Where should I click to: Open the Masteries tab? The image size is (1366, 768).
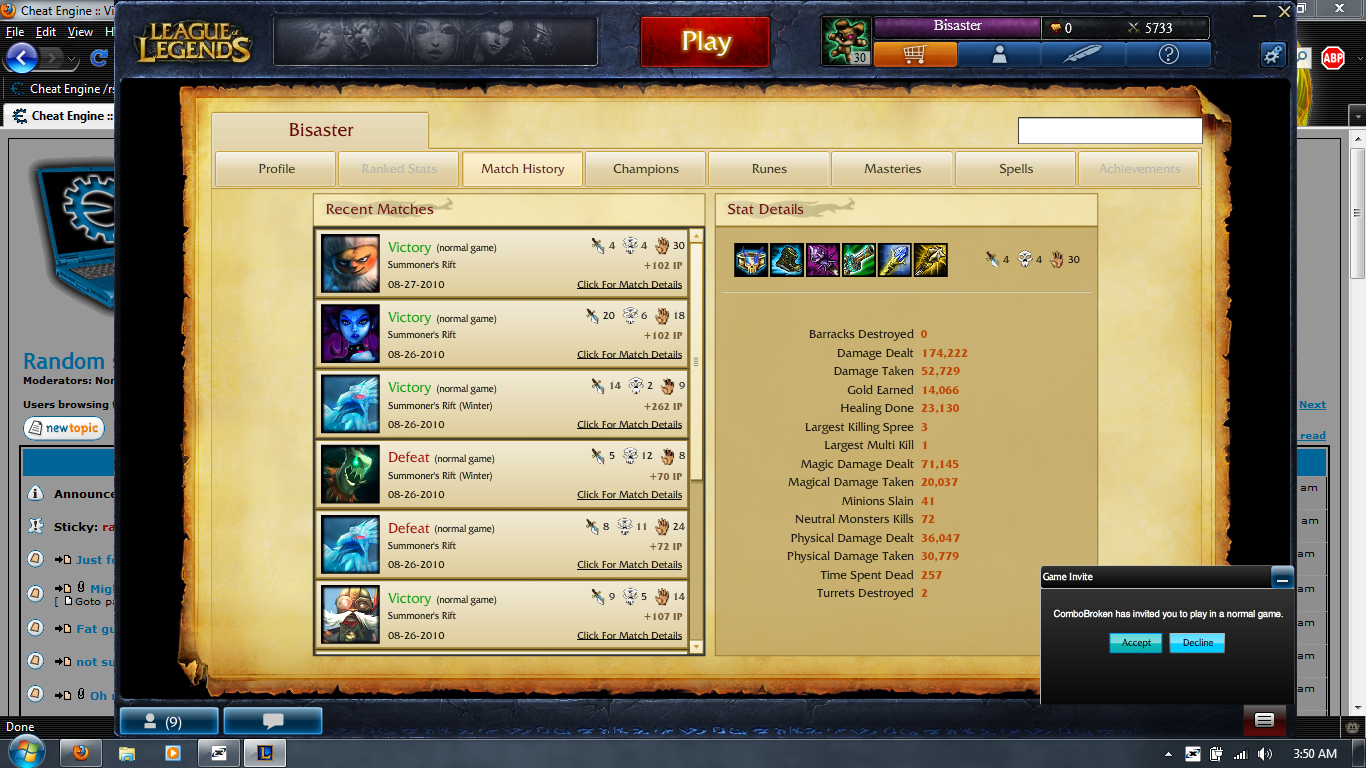(x=892, y=169)
